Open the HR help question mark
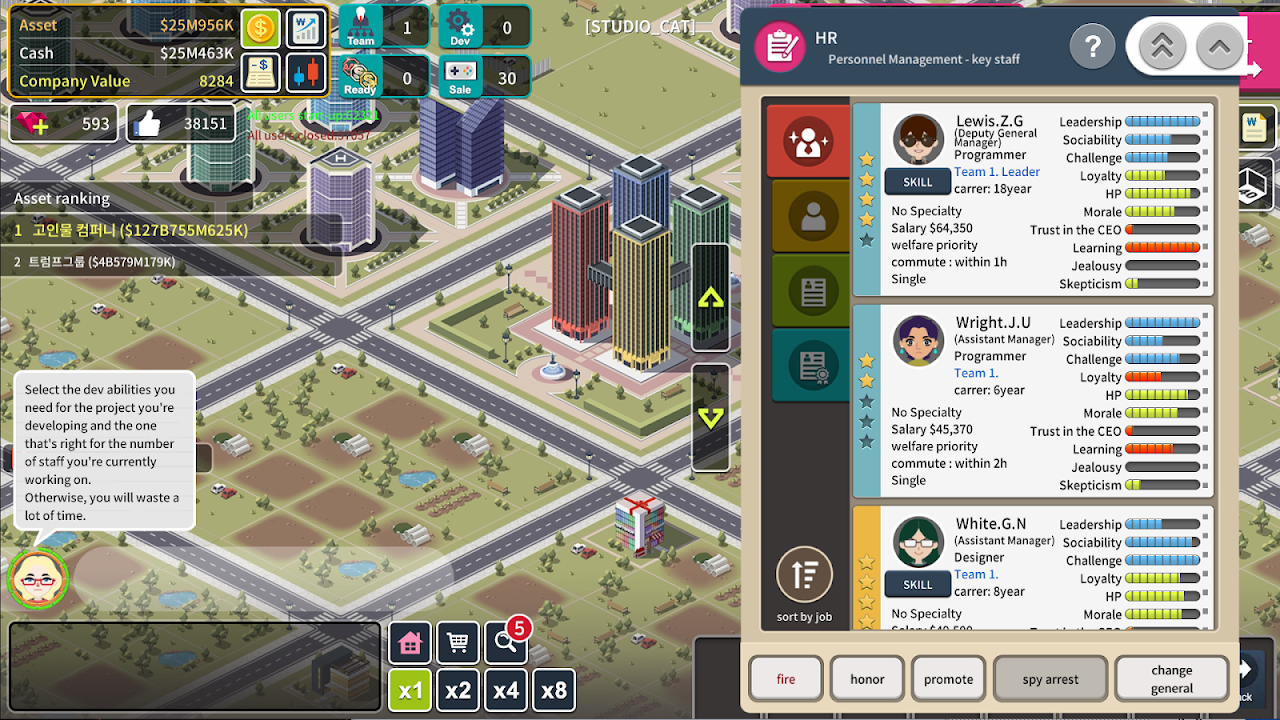 pos(1093,46)
